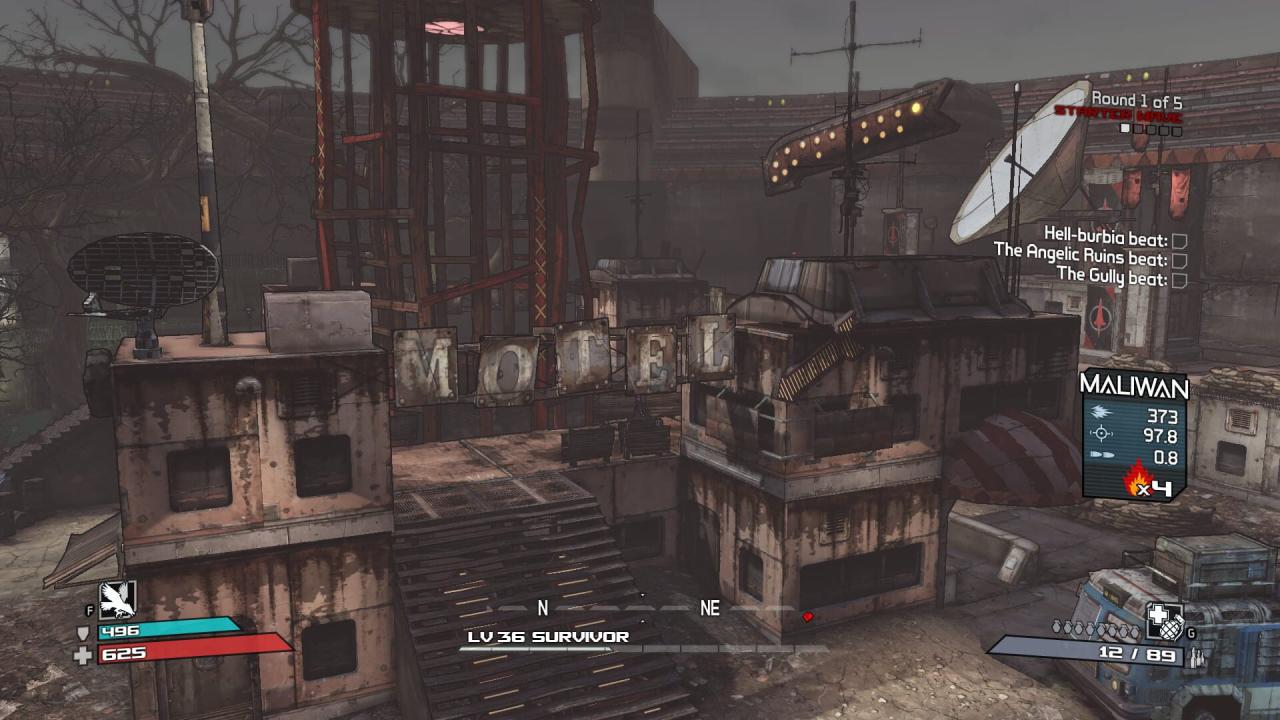
Task: Select the Round 1 of 5 tracker
Action: (1136, 100)
